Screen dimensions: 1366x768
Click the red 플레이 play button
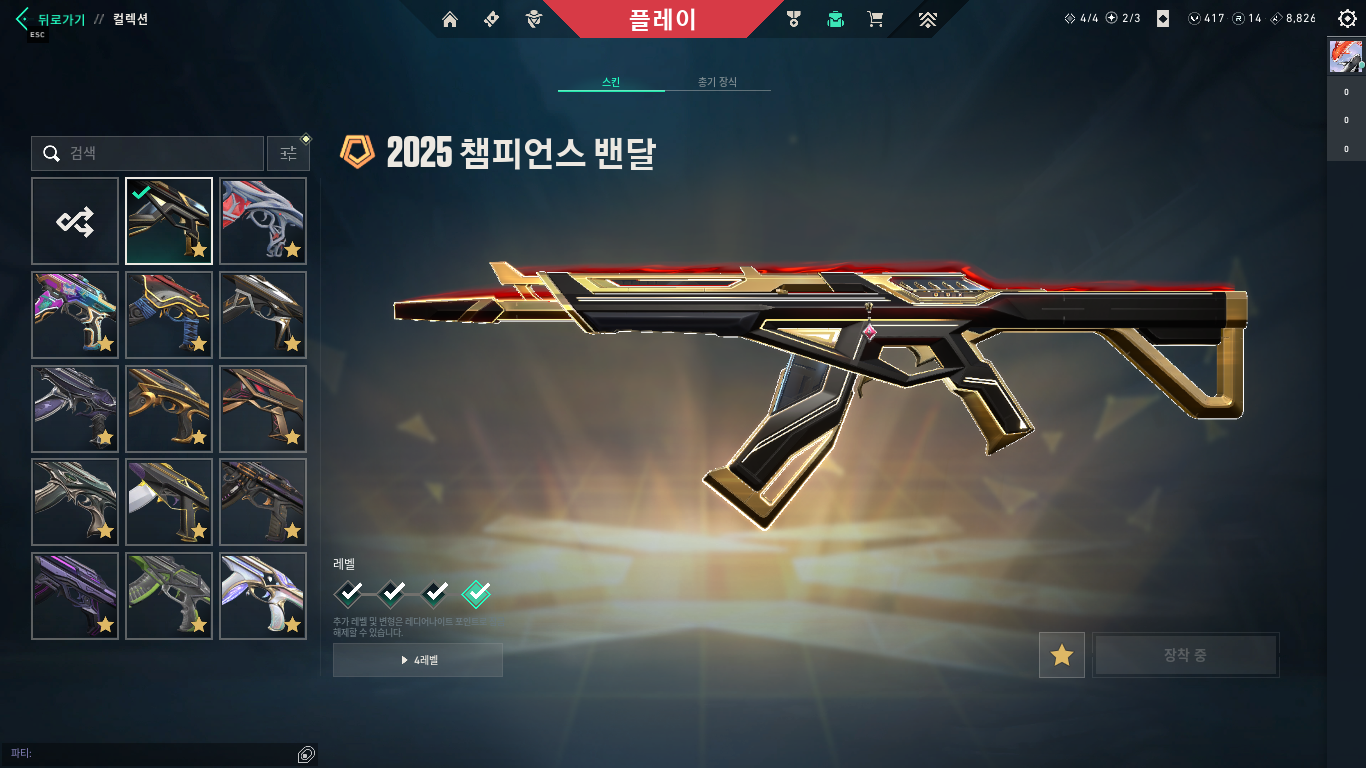pos(662,19)
